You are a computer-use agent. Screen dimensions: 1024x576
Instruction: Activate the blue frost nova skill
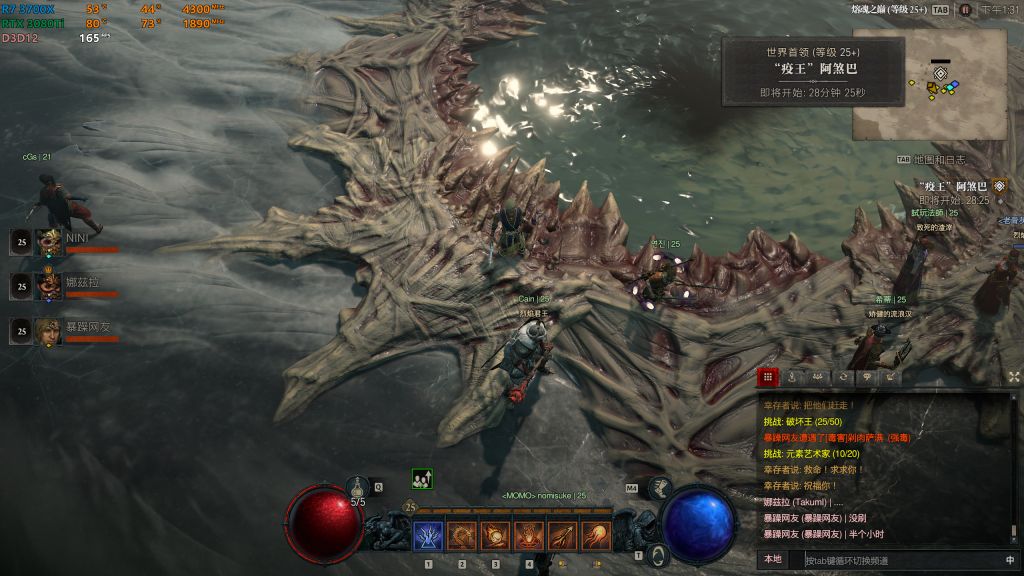428,536
